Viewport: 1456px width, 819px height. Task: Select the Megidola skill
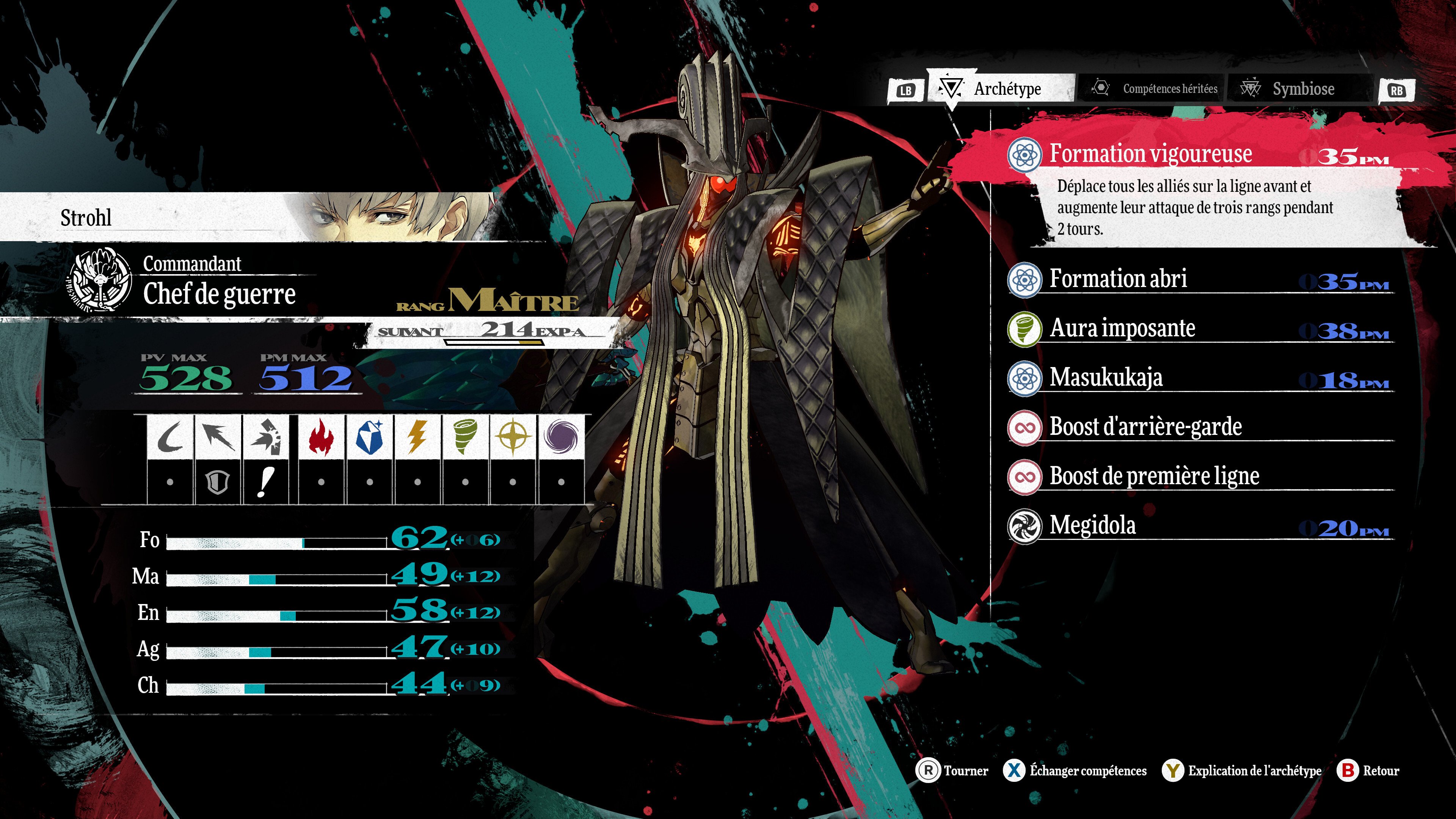1092,525
